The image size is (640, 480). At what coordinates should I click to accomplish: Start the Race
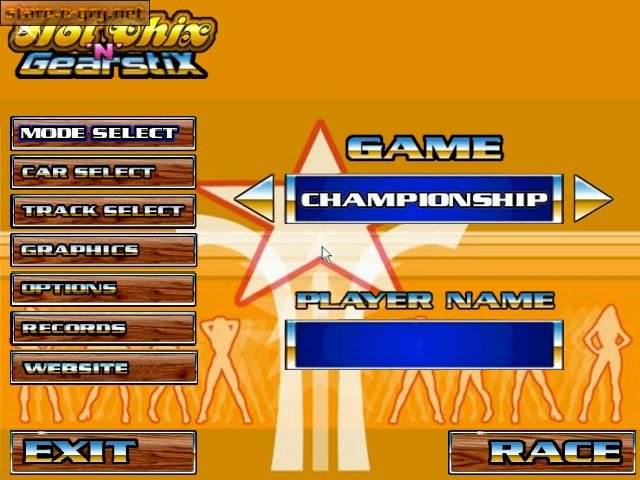click(x=541, y=452)
